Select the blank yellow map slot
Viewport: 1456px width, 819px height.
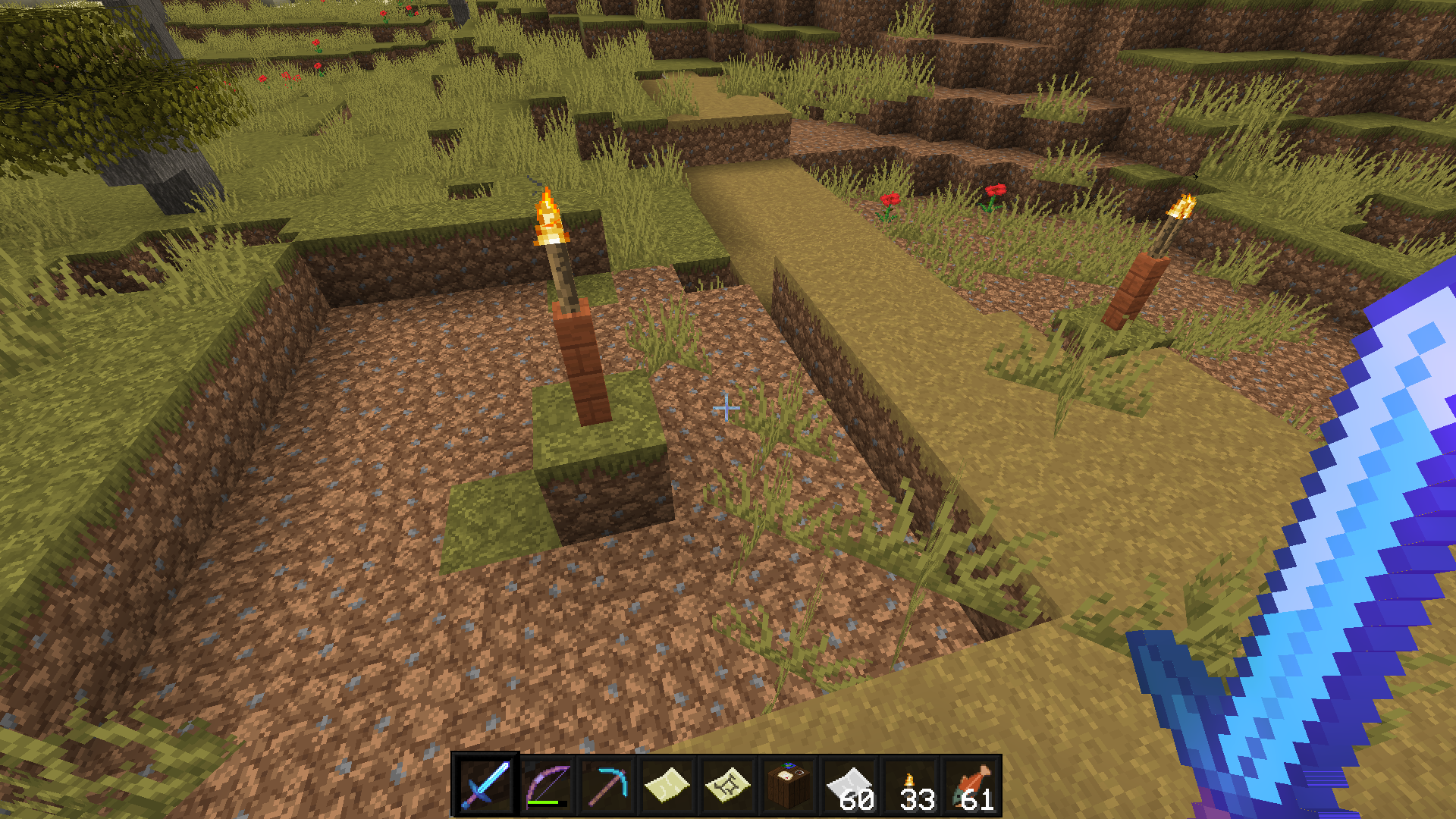tap(667, 786)
